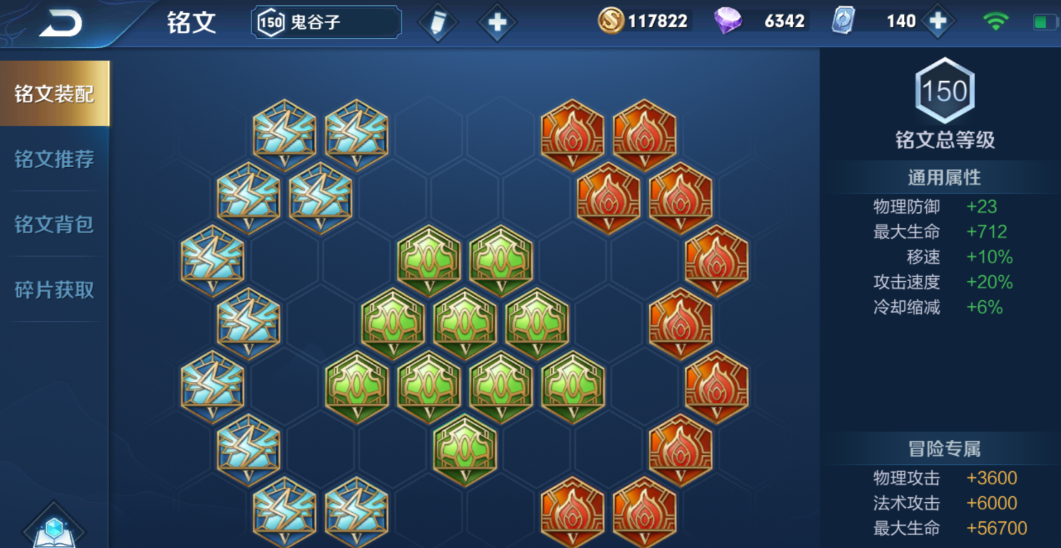This screenshot has width=1061, height=548.
Task: Open the 铭文推荐 tab
Action: coord(54,159)
